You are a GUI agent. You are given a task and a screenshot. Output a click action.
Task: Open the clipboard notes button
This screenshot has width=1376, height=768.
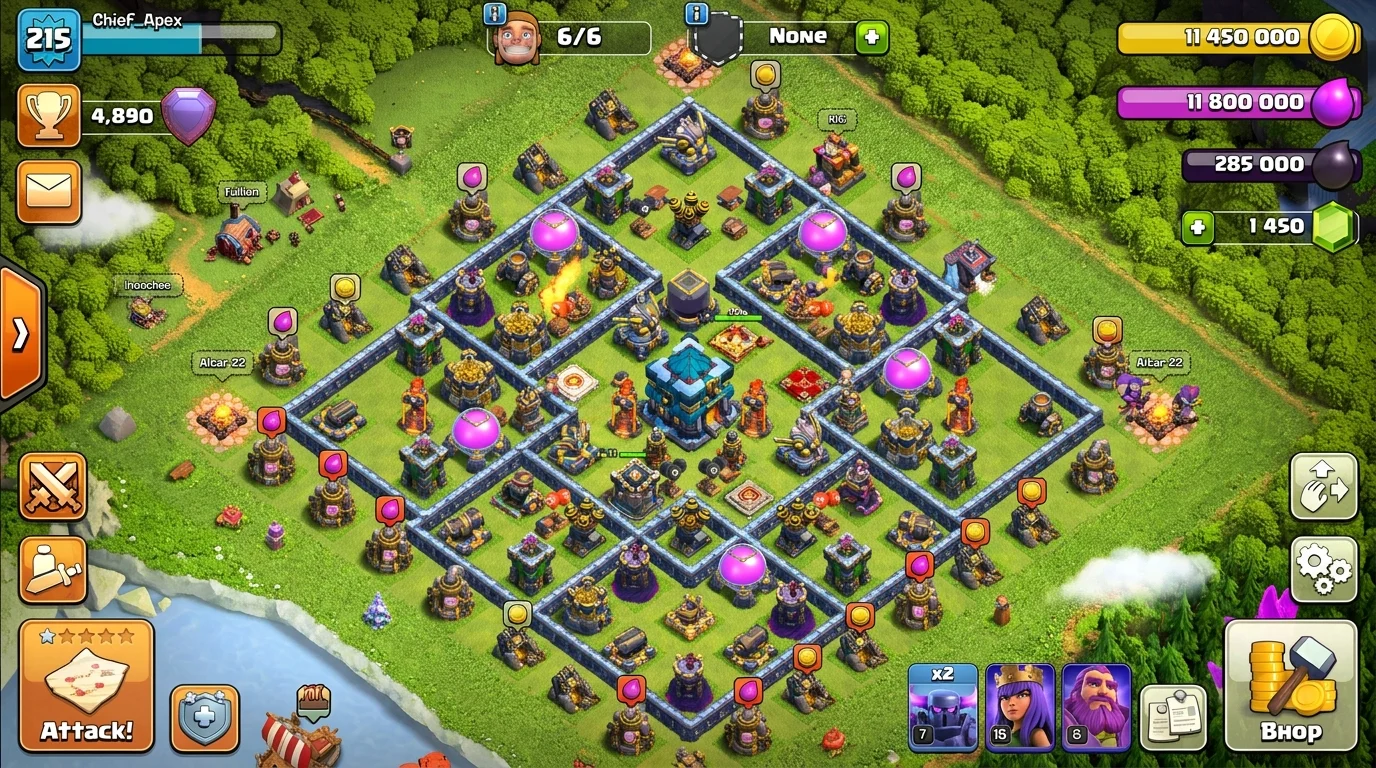(x=1173, y=717)
